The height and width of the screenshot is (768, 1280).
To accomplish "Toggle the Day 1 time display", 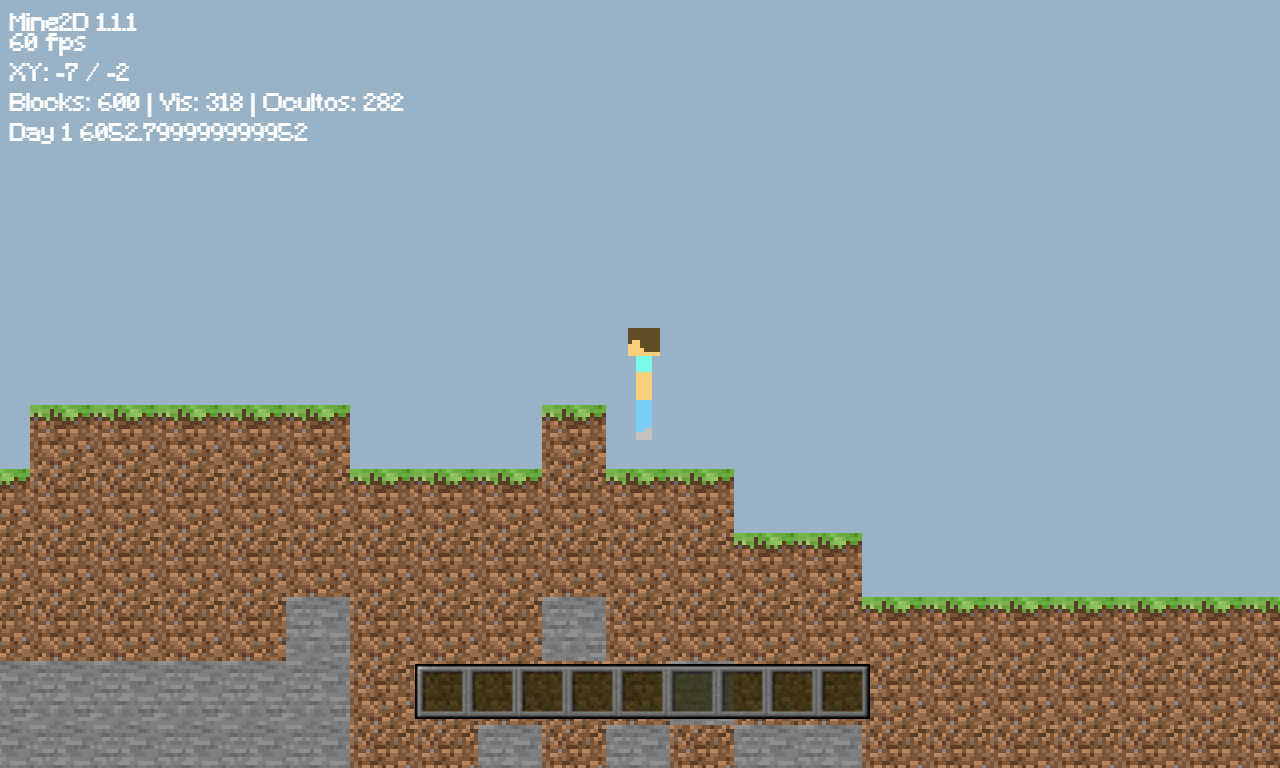I will (160, 132).
